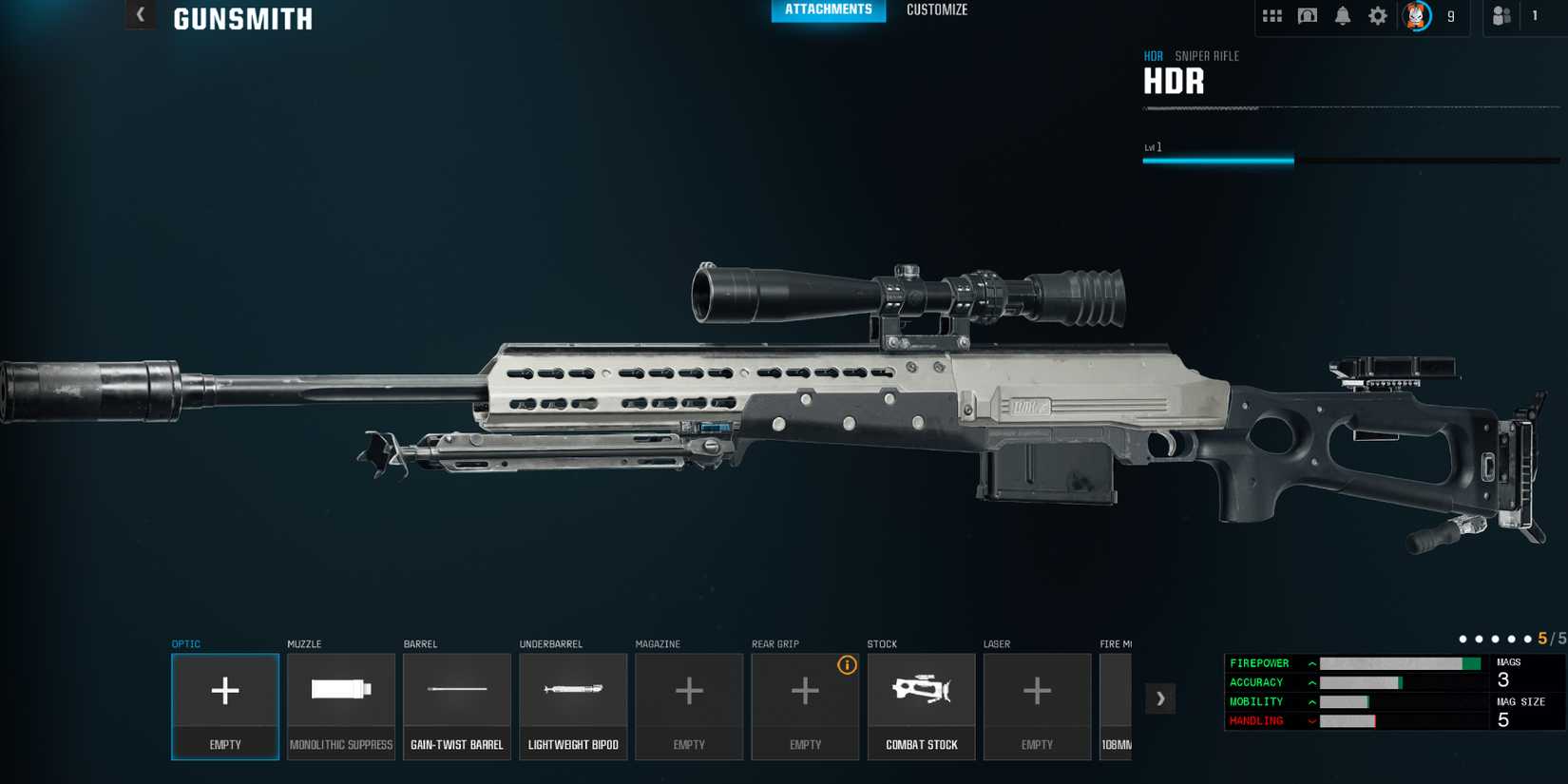Select the empty Optic slot
This screenshot has height=784, width=1568.
pos(225,706)
